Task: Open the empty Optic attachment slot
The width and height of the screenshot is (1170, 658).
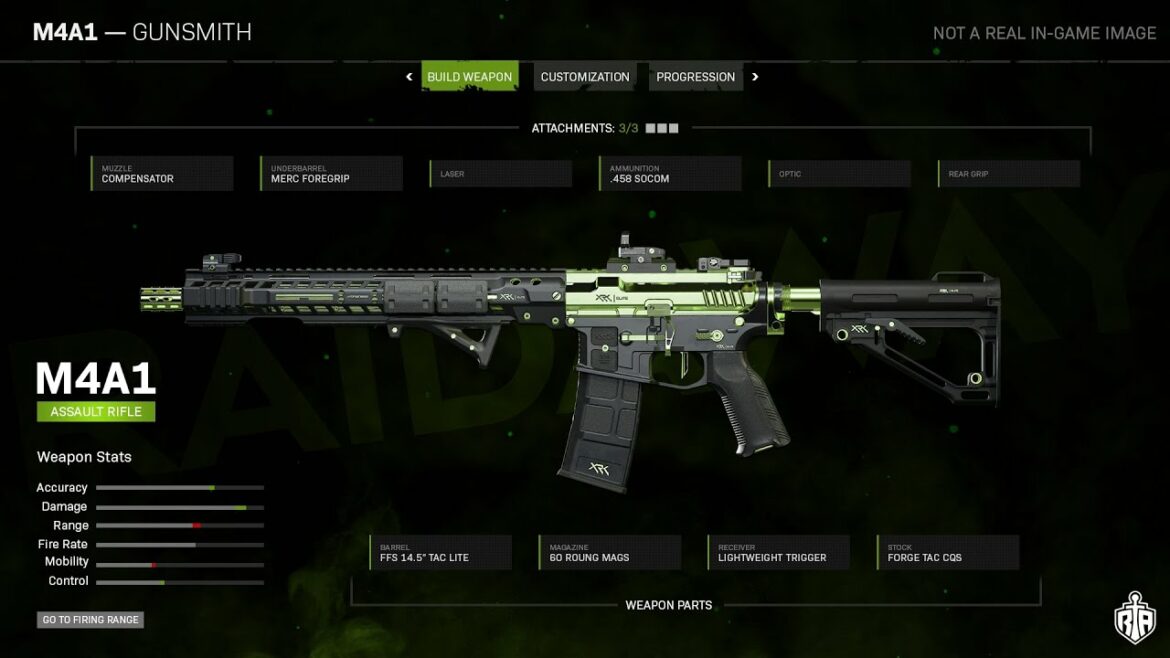Action: [x=840, y=174]
